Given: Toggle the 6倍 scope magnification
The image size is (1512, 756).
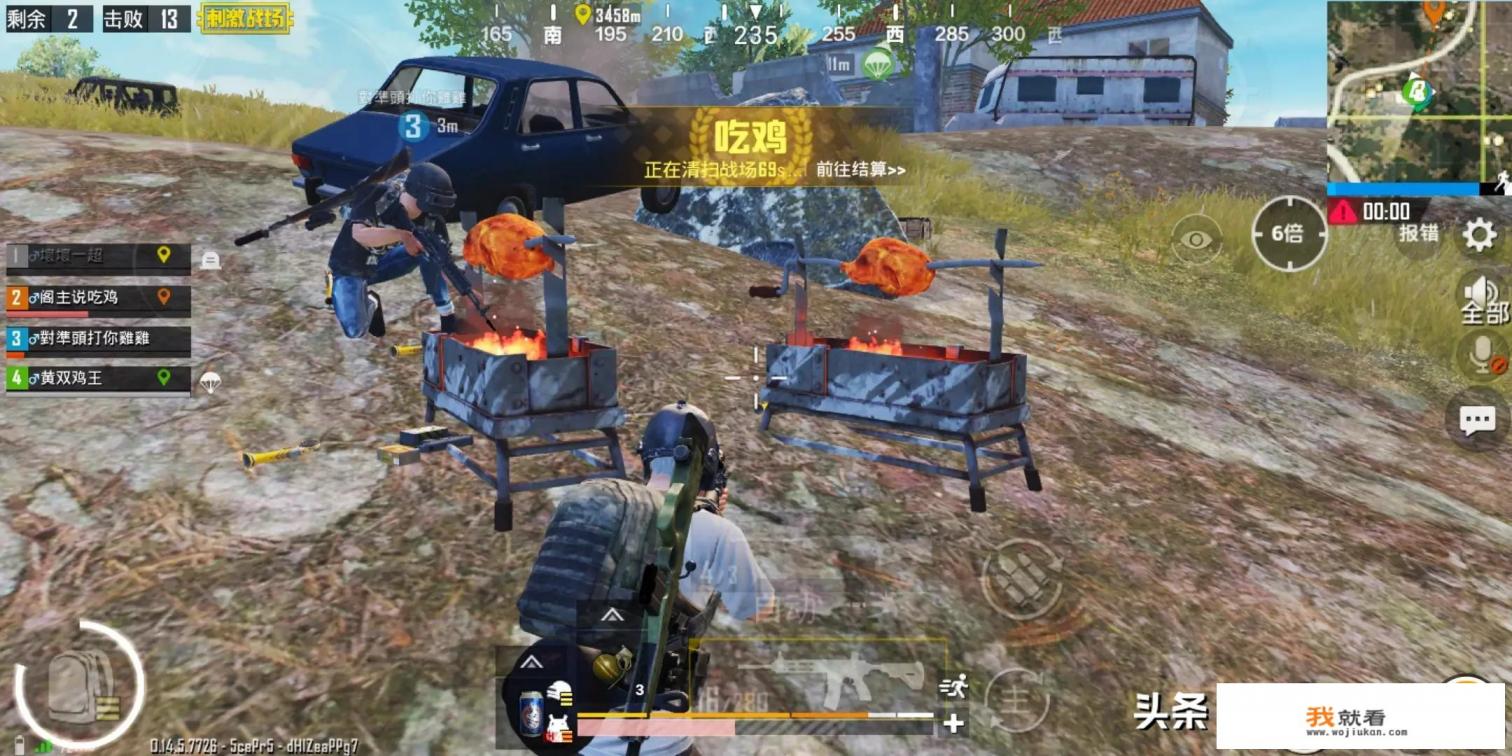Looking at the screenshot, I should (1290, 235).
